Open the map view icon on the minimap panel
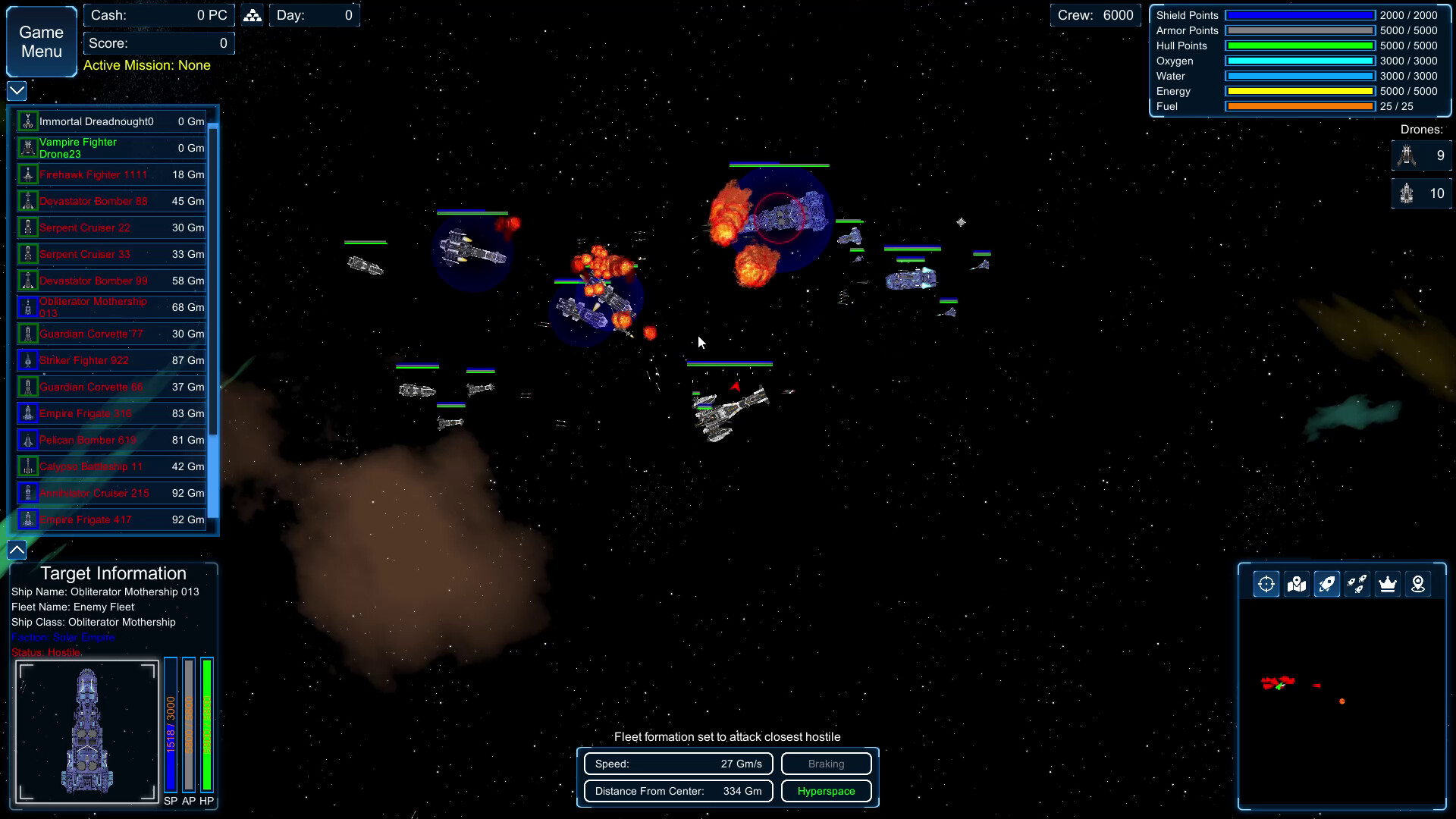 click(x=1297, y=584)
